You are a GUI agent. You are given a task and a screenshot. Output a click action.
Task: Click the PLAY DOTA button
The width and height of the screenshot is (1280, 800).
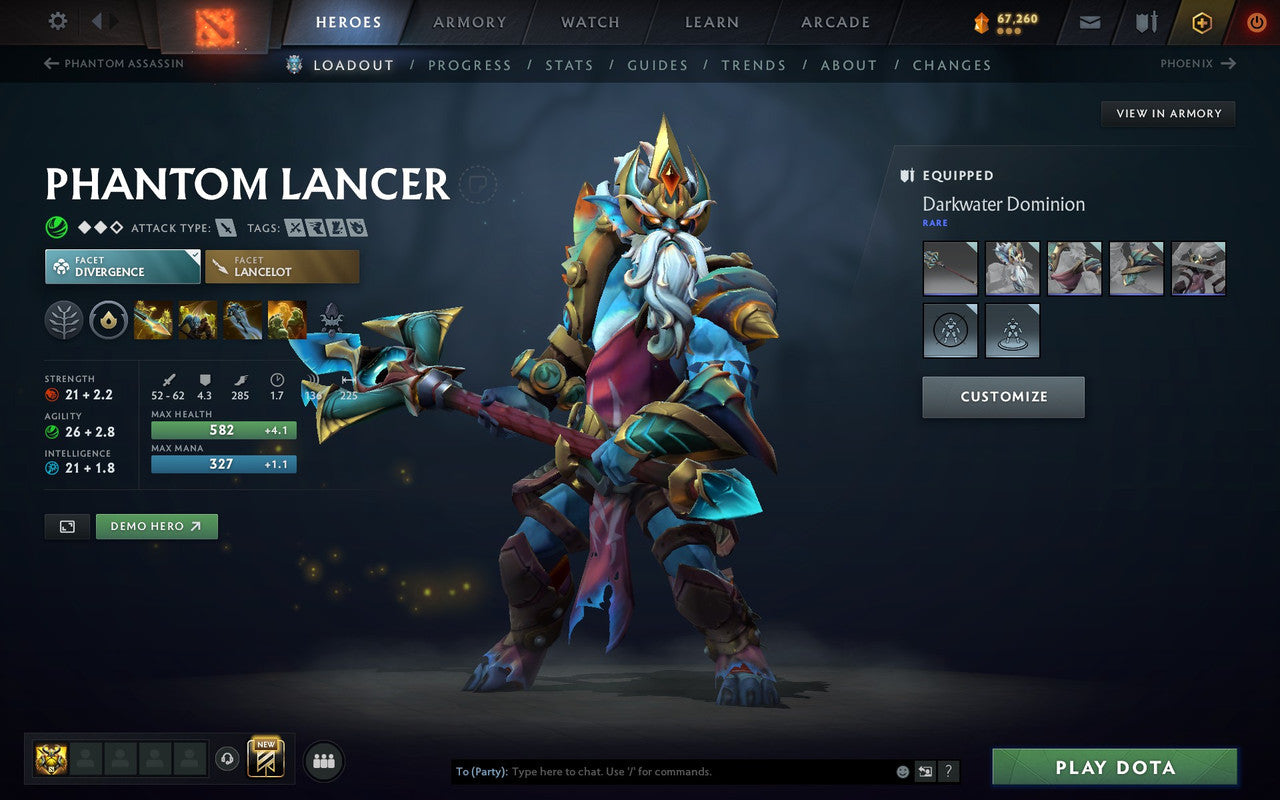tap(1114, 767)
